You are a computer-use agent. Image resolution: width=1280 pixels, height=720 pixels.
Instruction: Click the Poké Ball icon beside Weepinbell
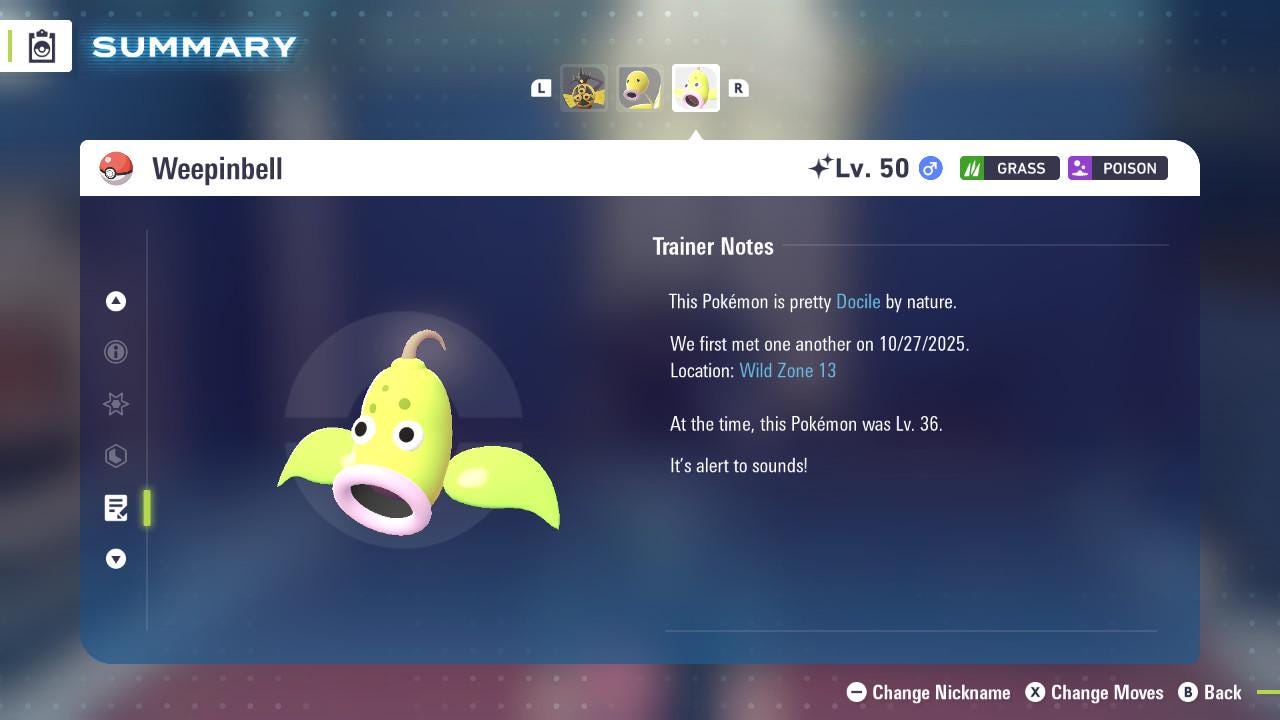[116, 168]
